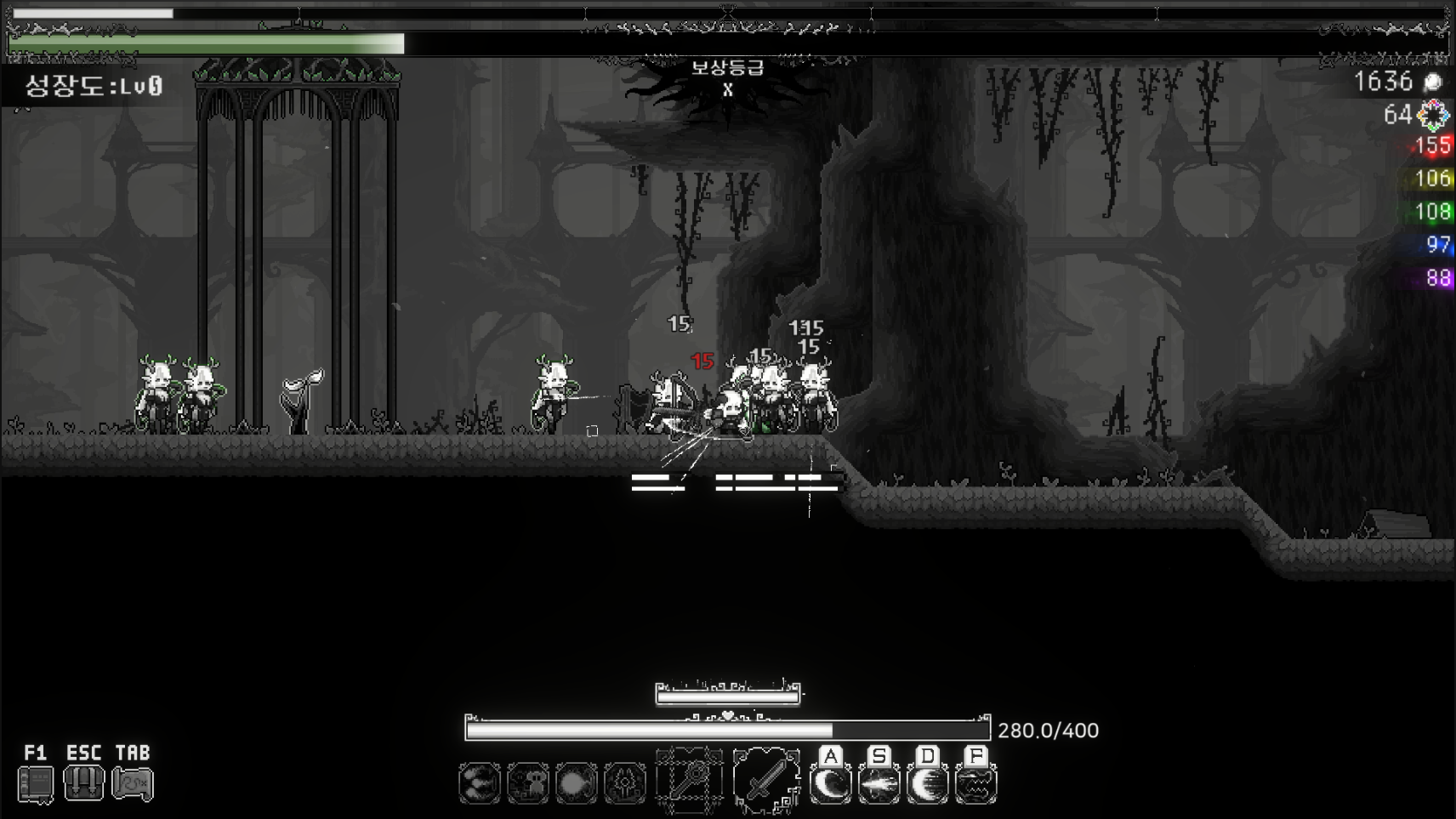This screenshot has width=1456, height=819.
Task: Activate the piercing dash skill on S
Action: click(879, 783)
